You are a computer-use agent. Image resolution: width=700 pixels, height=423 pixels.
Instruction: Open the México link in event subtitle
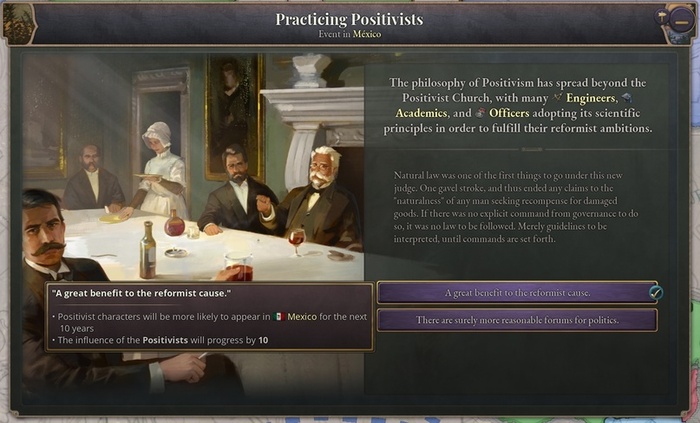pos(367,33)
